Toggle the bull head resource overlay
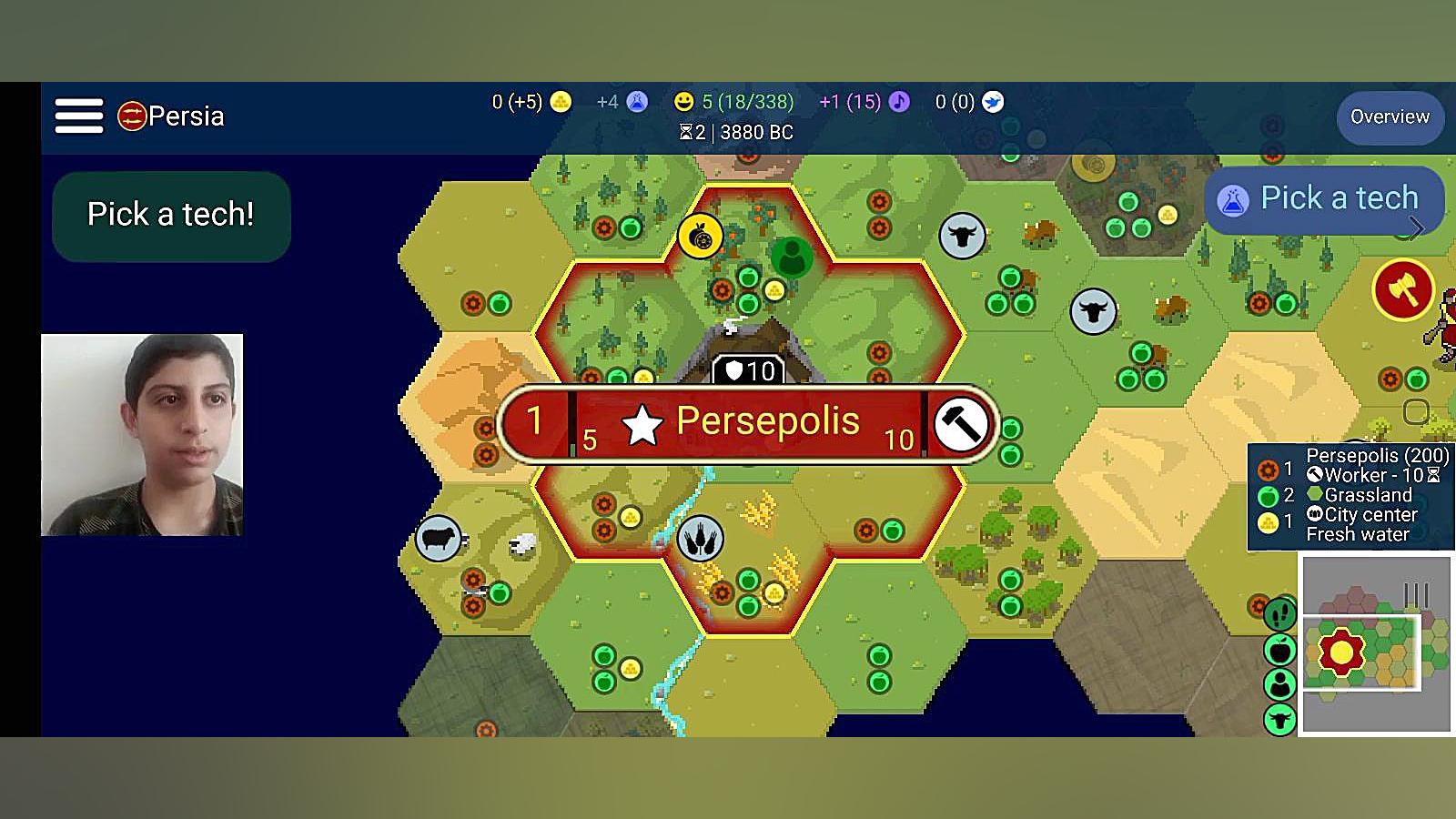The image size is (1456, 819). [1279, 720]
